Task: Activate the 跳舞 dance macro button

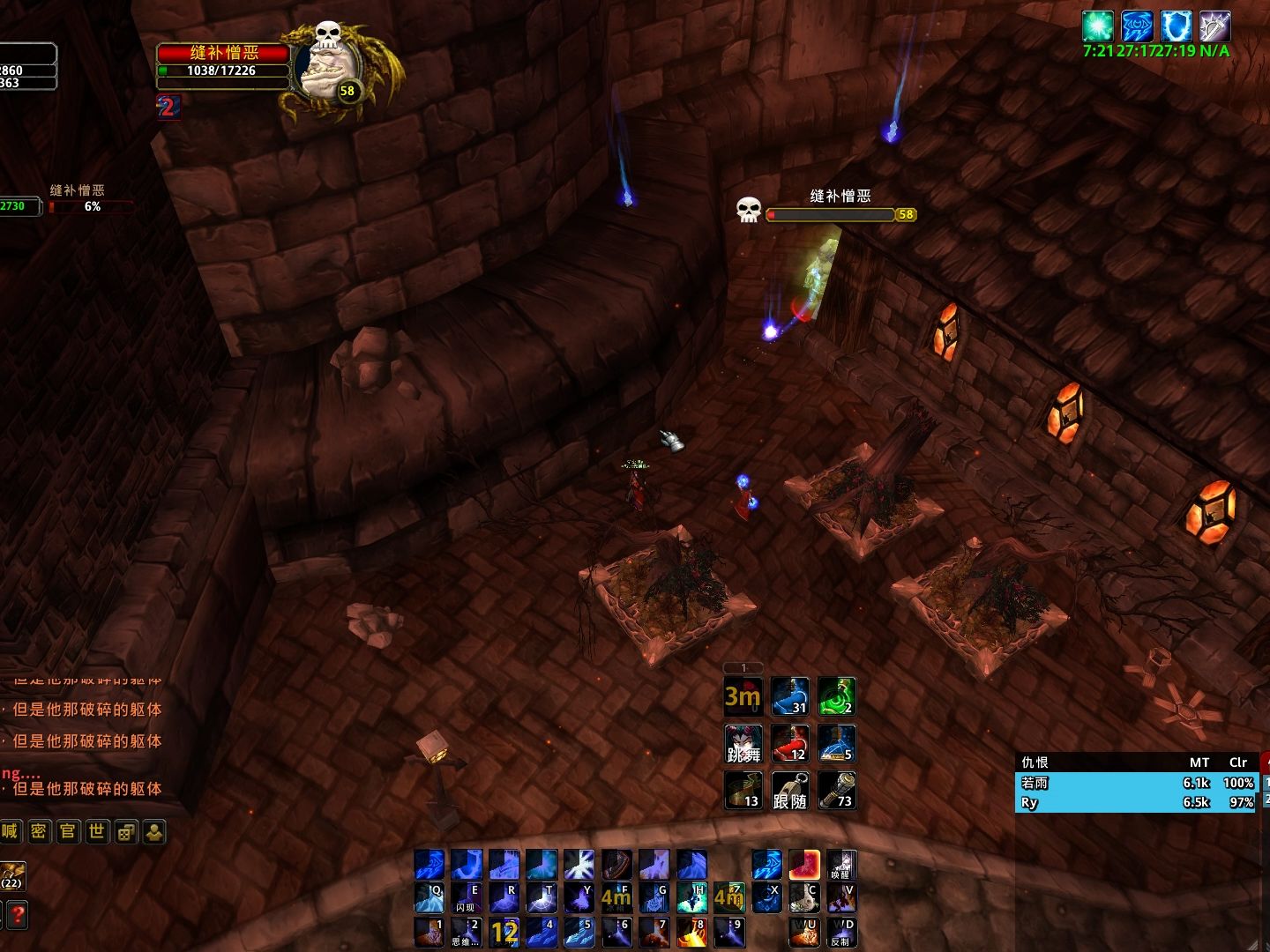Action: click(743, 743)
